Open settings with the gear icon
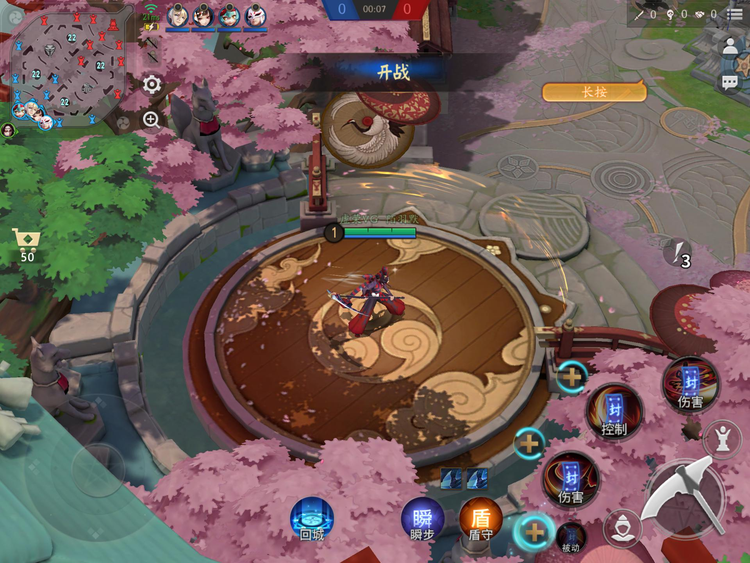The height and width of the screenshot is (563, 750). point(152,85)
